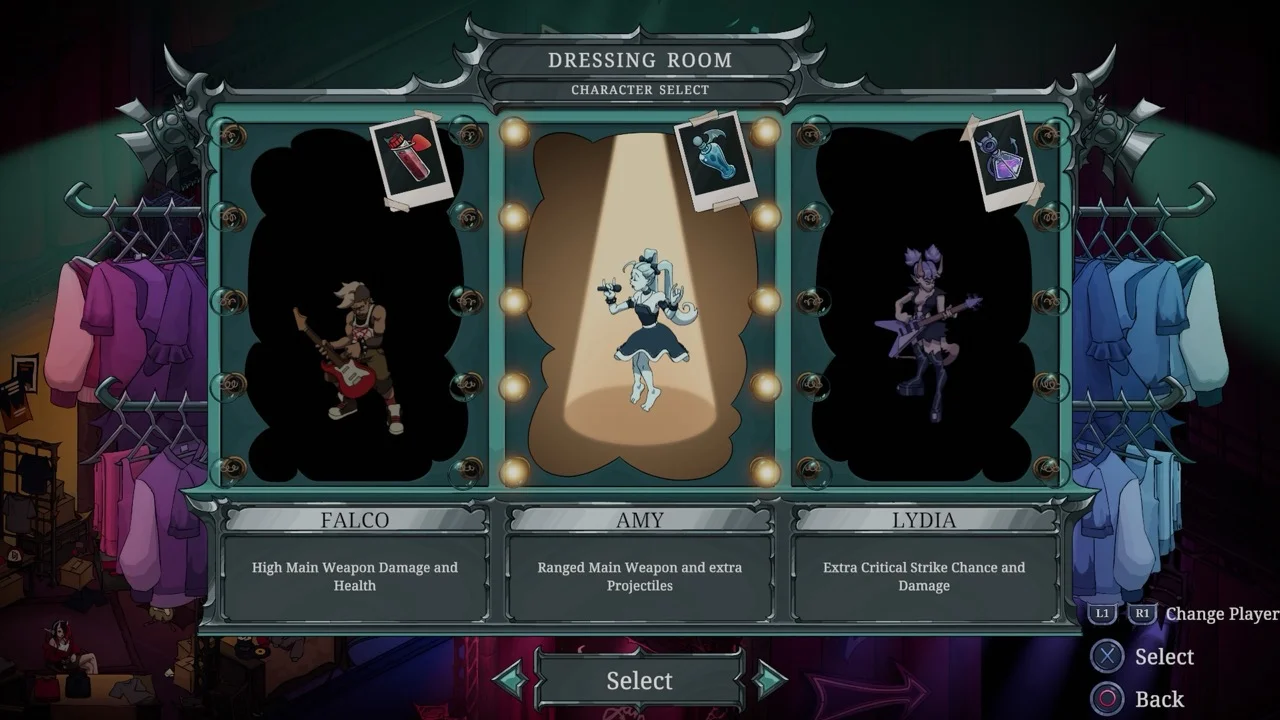Inspect Lydia's purple potion polaroid

[x=1005, y=160]
